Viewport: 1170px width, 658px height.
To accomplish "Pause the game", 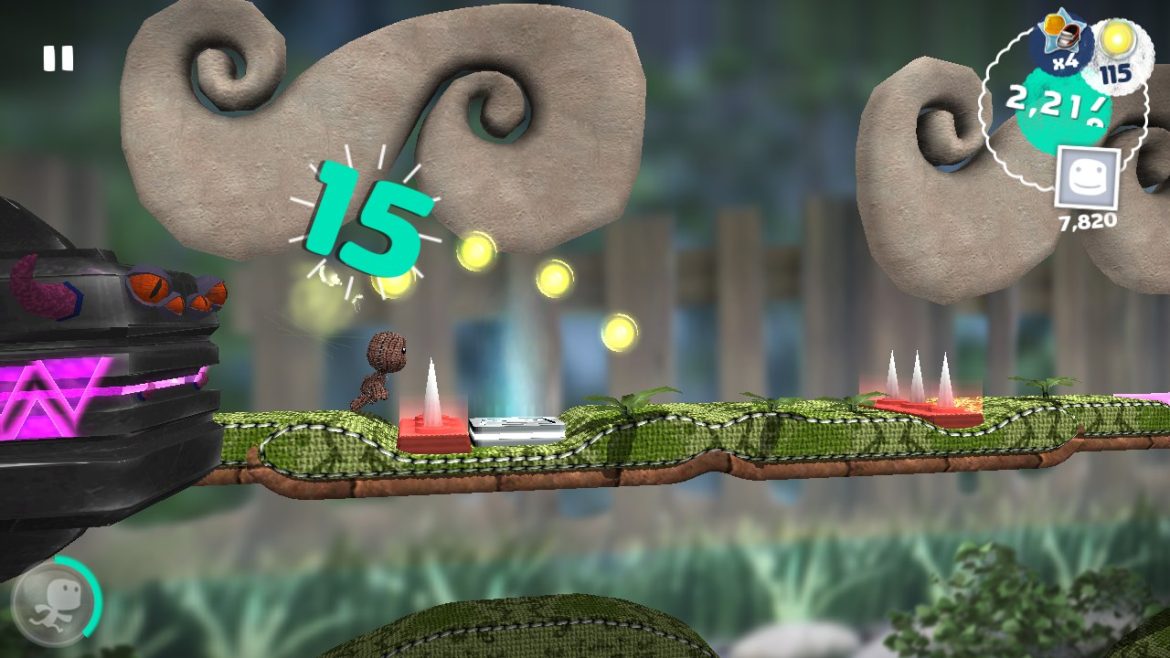I will click(x=58, y=59).
